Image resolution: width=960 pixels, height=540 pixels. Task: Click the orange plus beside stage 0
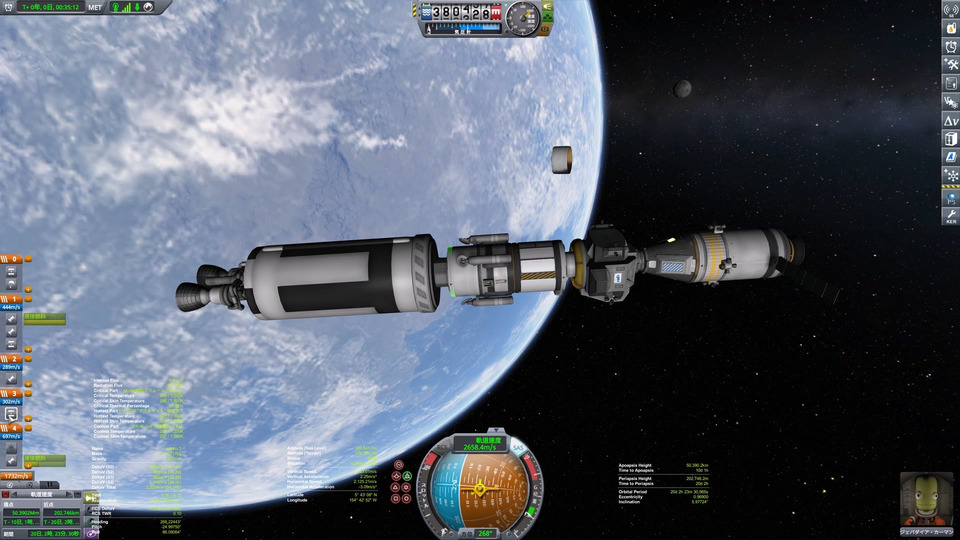click(x=29, y=259)
